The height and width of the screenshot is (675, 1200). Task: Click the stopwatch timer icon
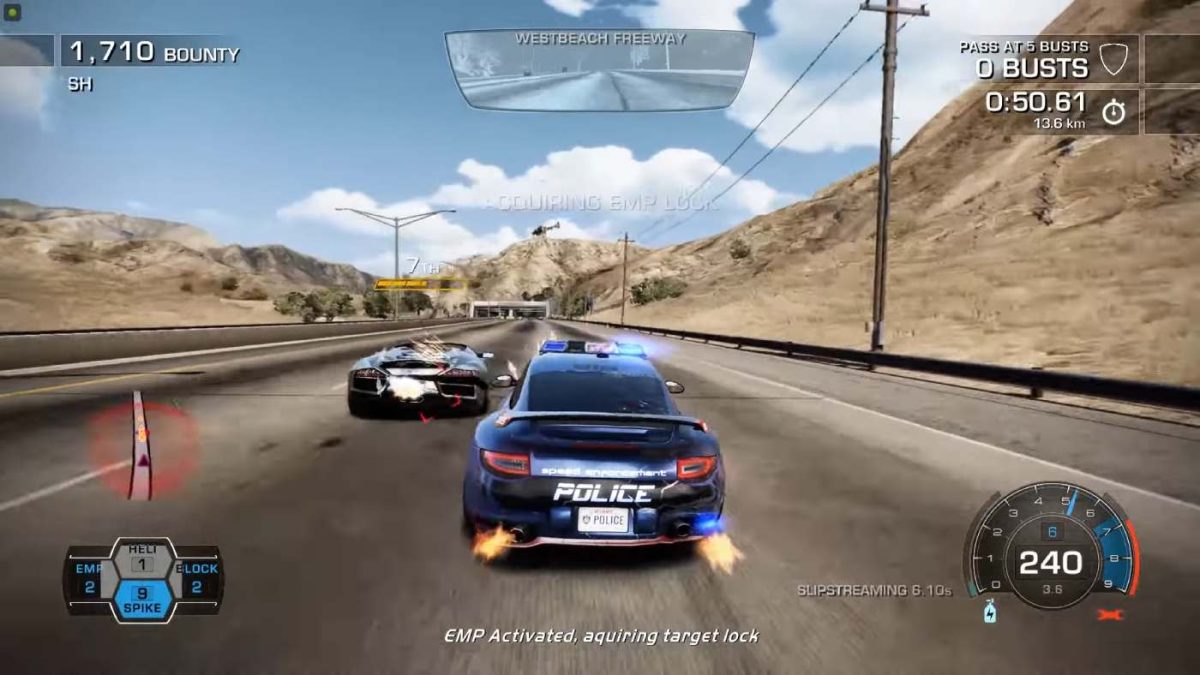(1113, 111)
